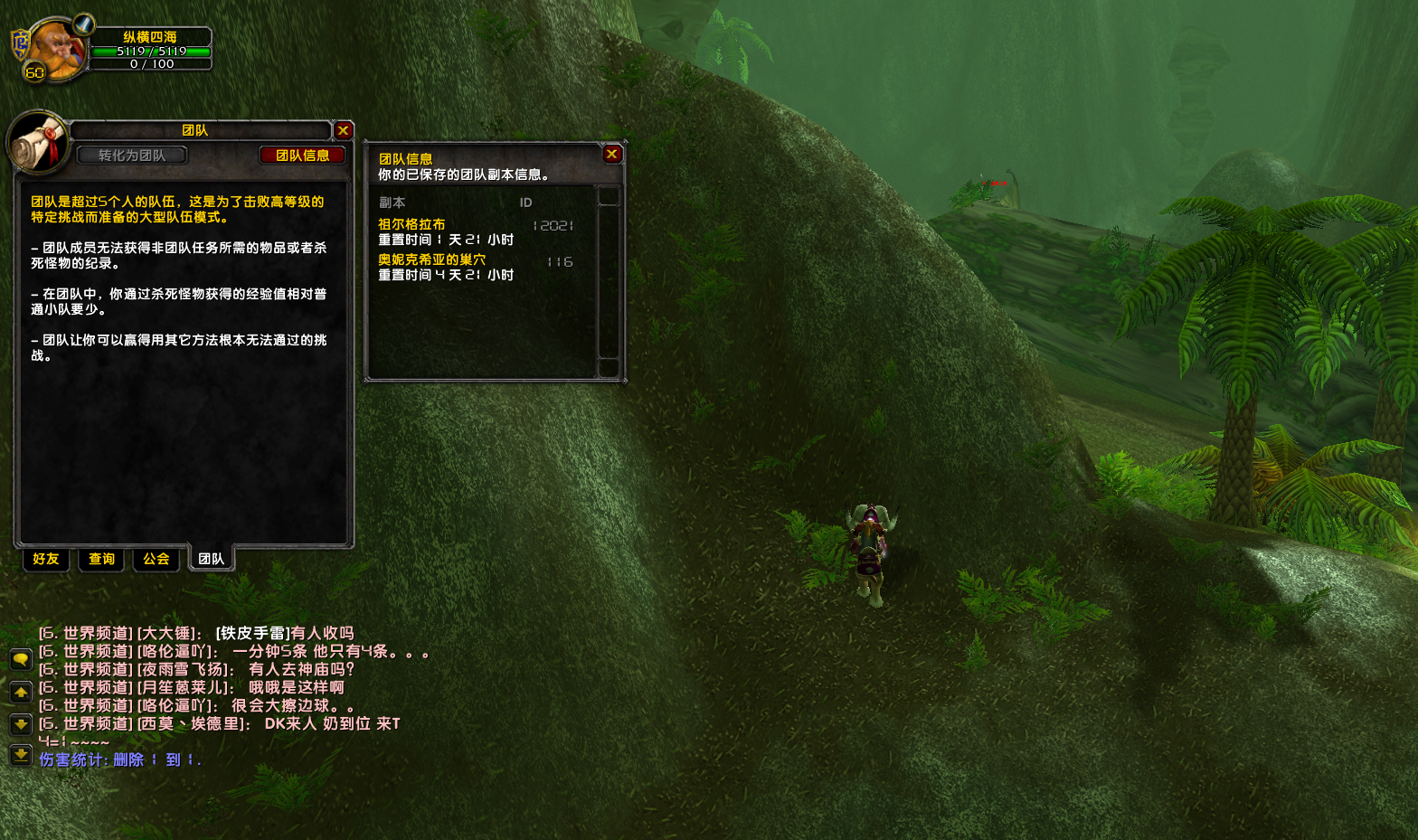The height and width of the screenshot is (840, 1418).
Task: Open the red Raid Info button
Action: tap(303, 156)
